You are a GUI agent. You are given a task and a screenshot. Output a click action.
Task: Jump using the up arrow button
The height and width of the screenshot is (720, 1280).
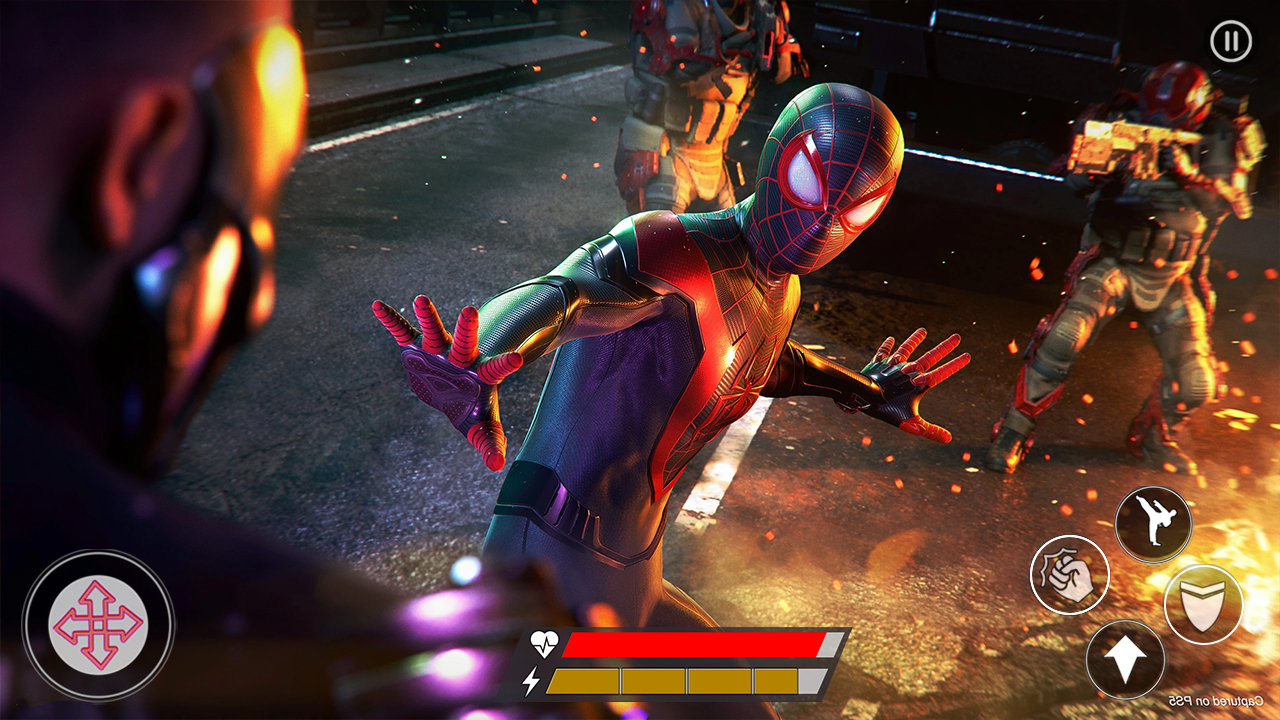1125,660
